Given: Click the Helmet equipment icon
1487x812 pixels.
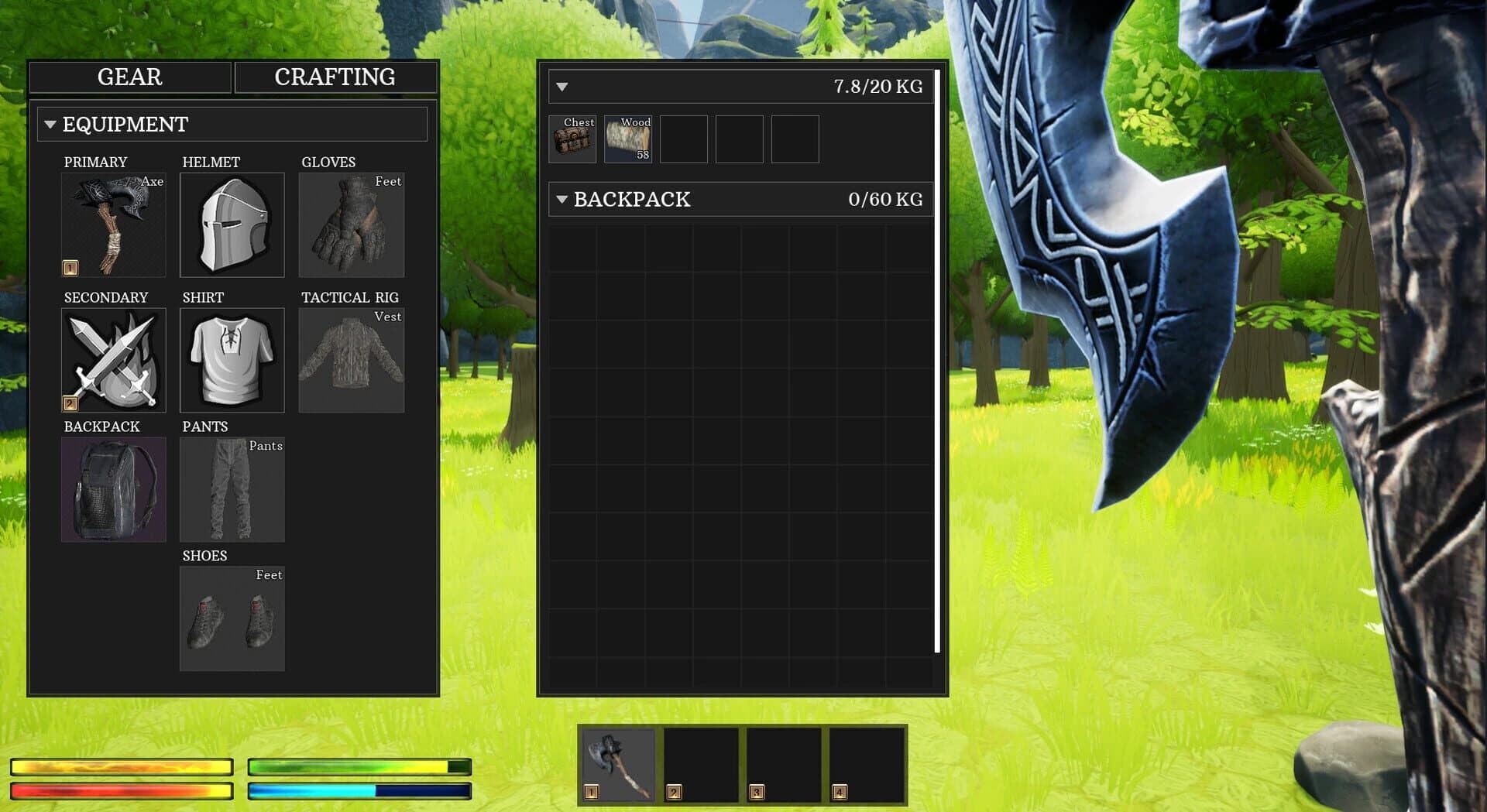Looking at the screenshot, I should point(232,224).
